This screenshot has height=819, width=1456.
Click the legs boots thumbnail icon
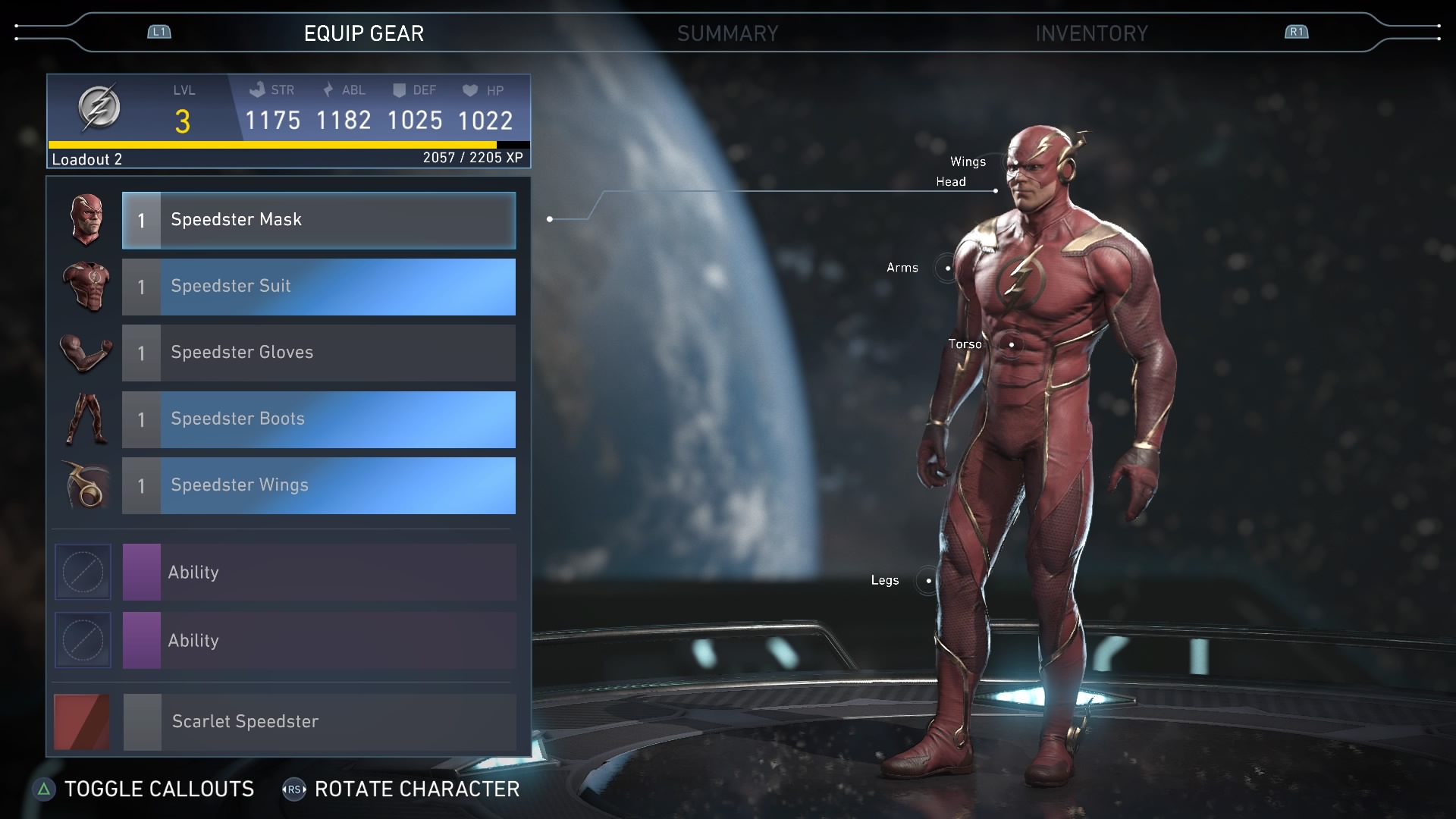86,419
